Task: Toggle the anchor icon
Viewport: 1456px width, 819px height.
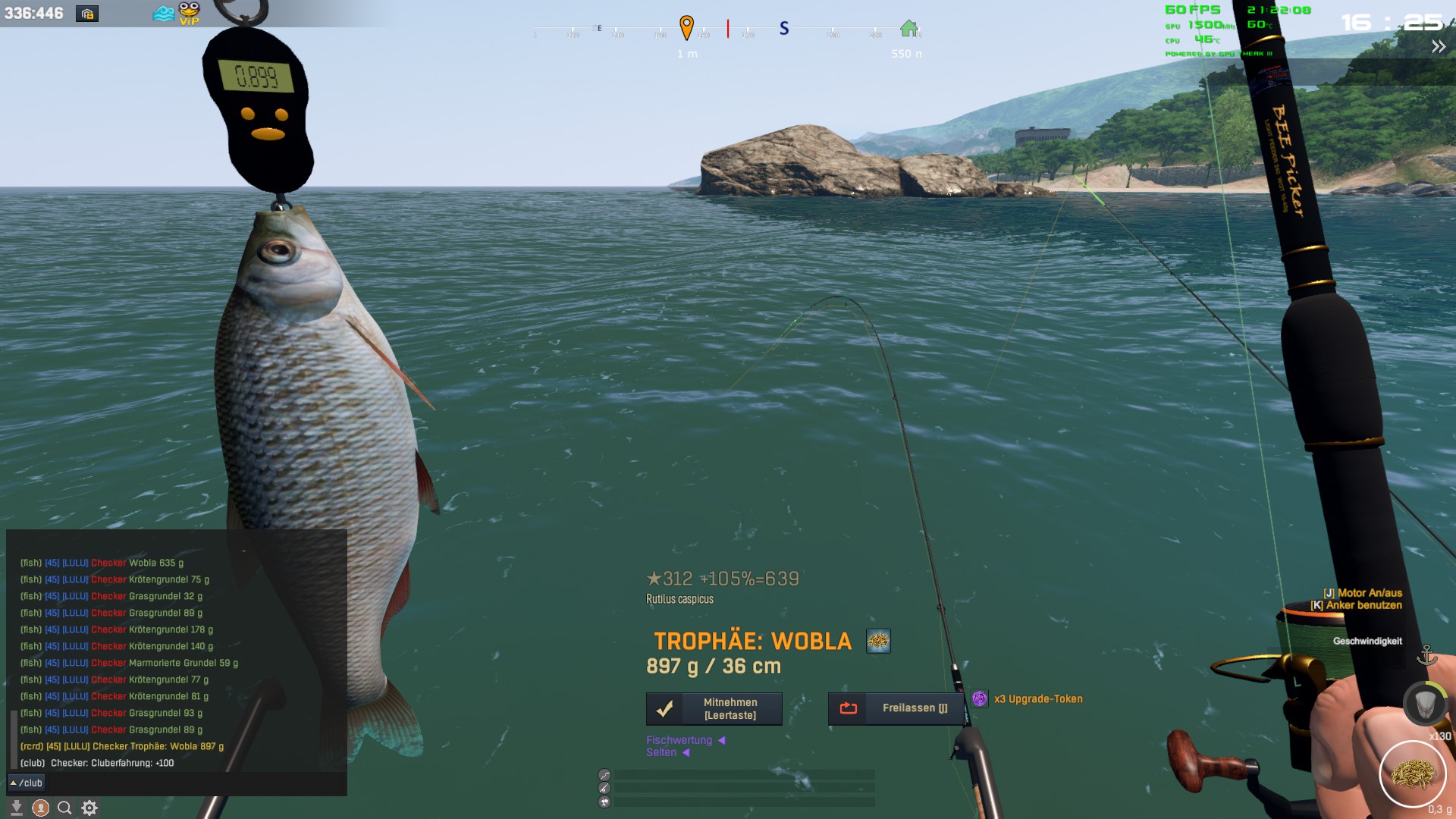Action: click(1426, 654)
